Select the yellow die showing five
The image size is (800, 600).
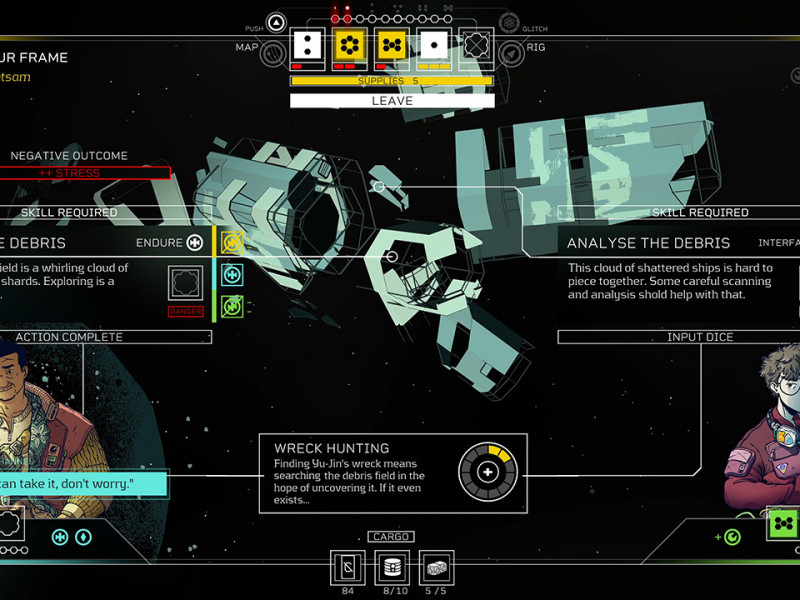point(392,45)
